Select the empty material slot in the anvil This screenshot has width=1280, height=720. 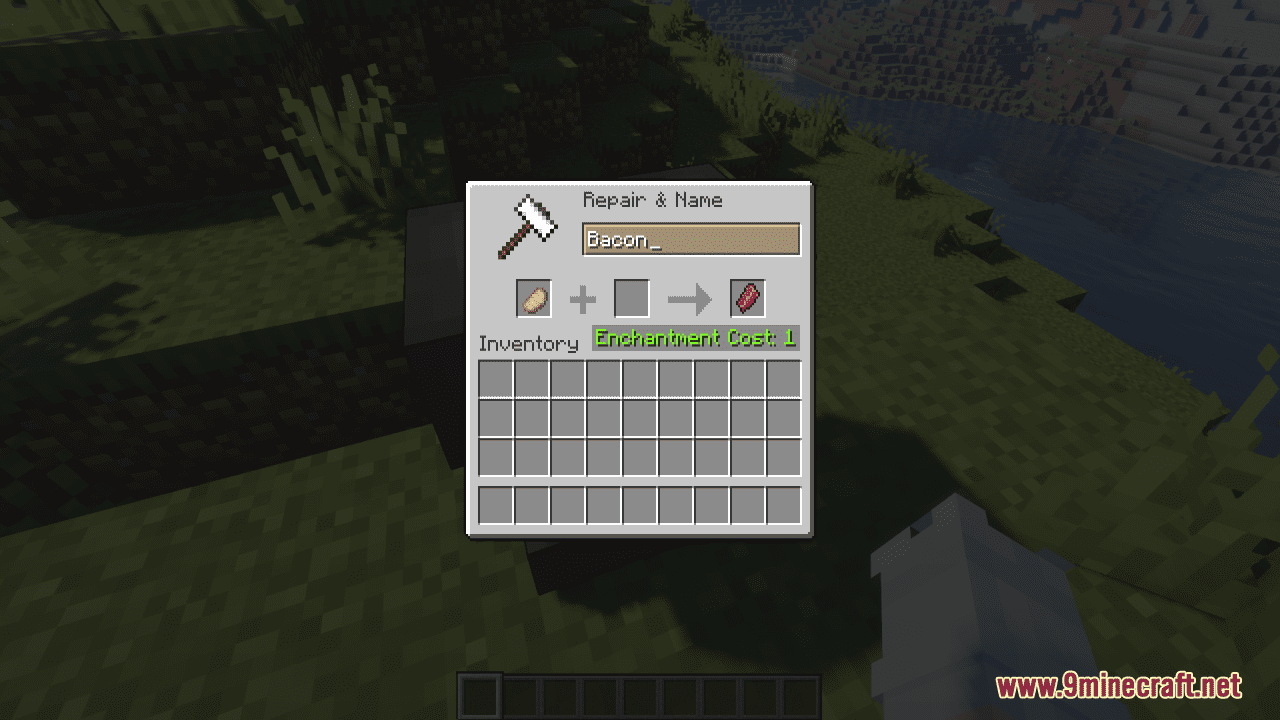pos(631,297)
